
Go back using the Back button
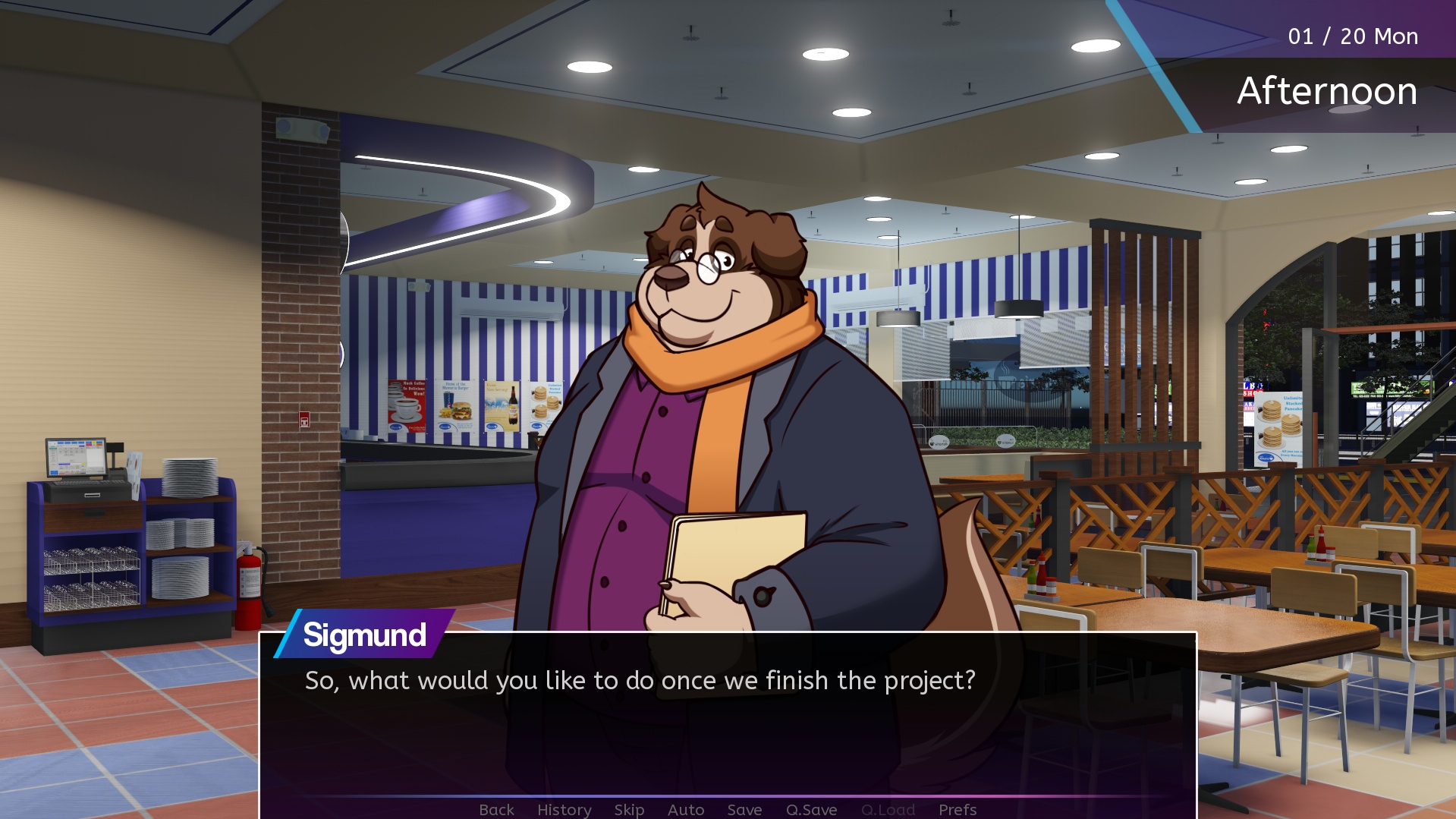496,809
